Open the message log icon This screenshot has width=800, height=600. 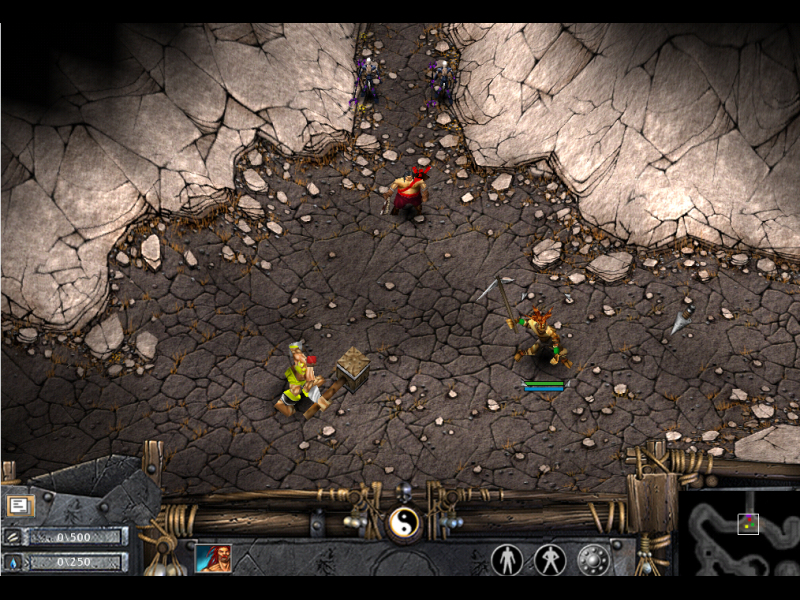[x=19, y=505]
